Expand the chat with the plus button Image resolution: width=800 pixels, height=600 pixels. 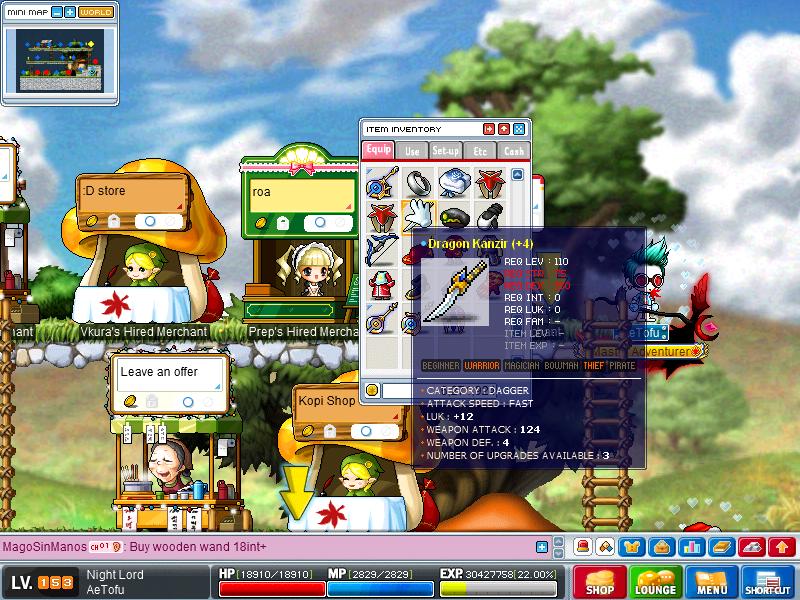(x=542, y=547)
